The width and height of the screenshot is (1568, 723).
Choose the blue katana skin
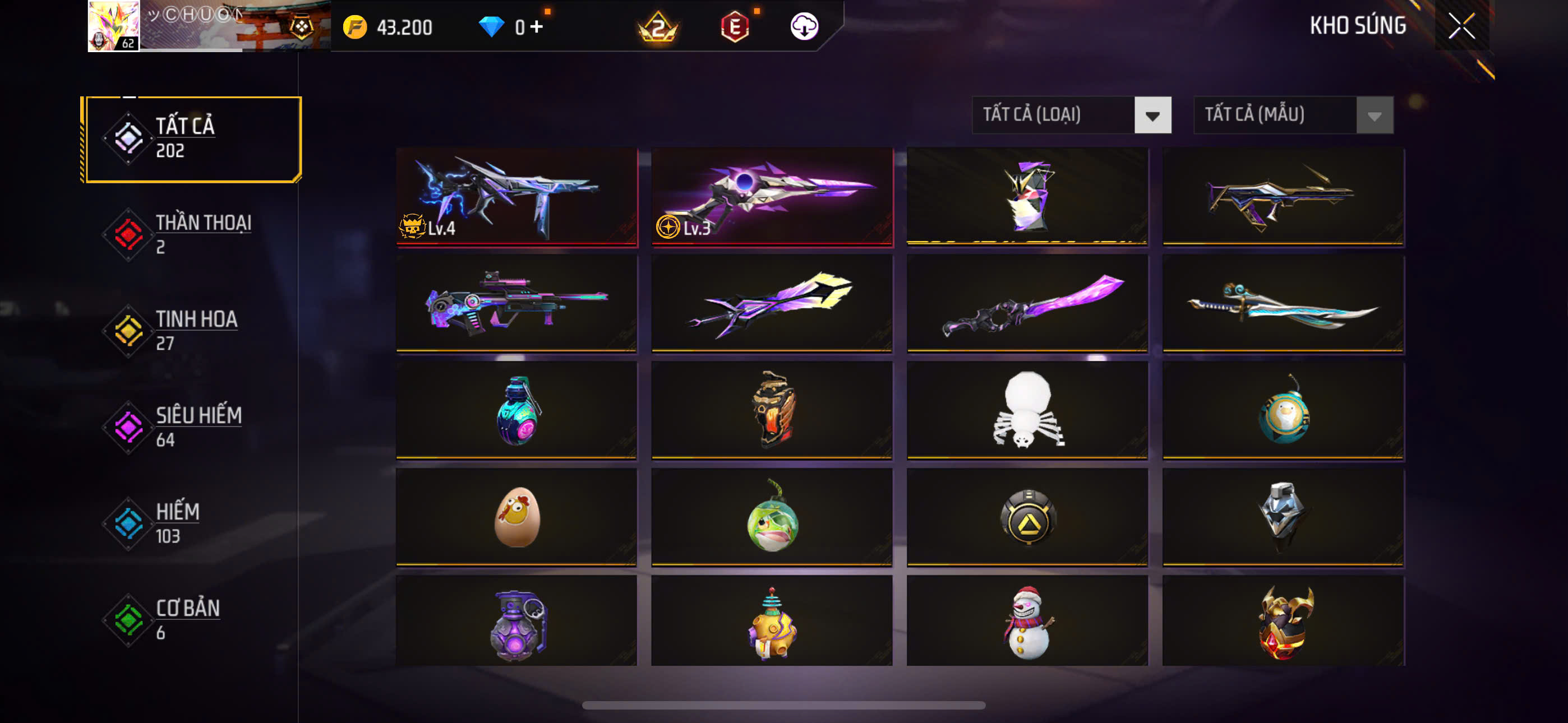point(1283,303)
